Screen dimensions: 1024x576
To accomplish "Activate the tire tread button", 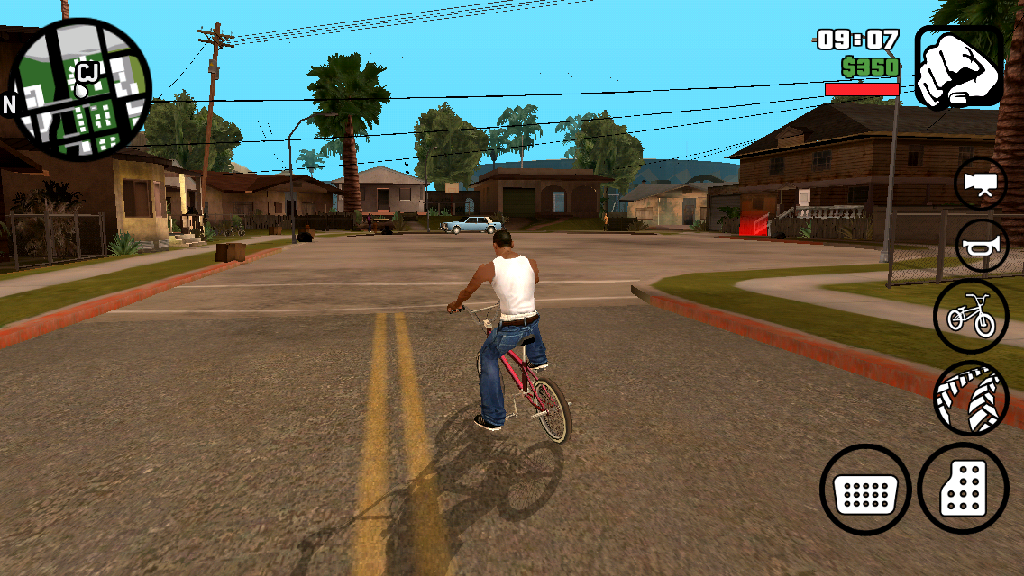I will pos(971,397).
